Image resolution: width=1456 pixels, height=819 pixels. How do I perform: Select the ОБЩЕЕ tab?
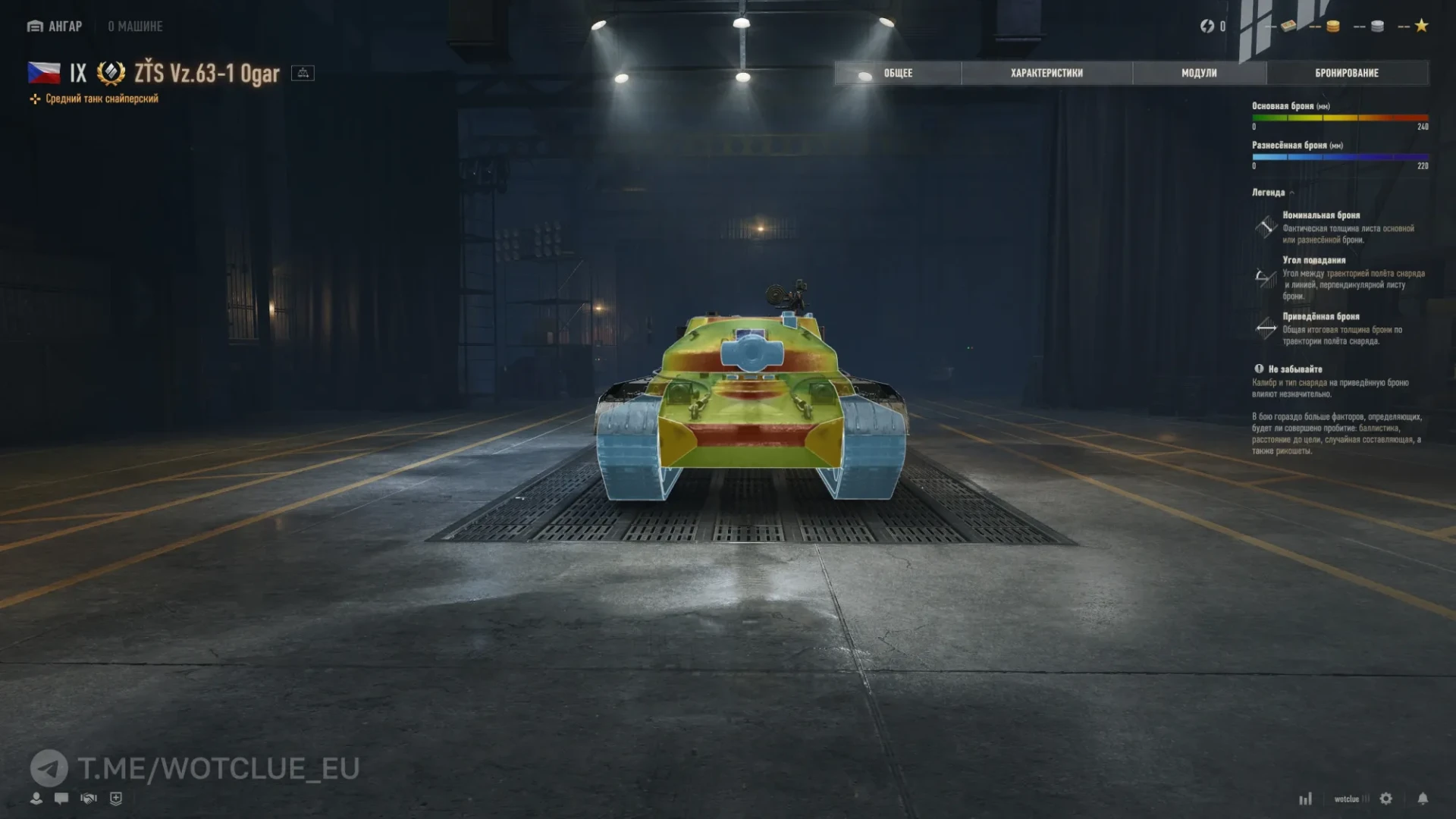(897, 73)
